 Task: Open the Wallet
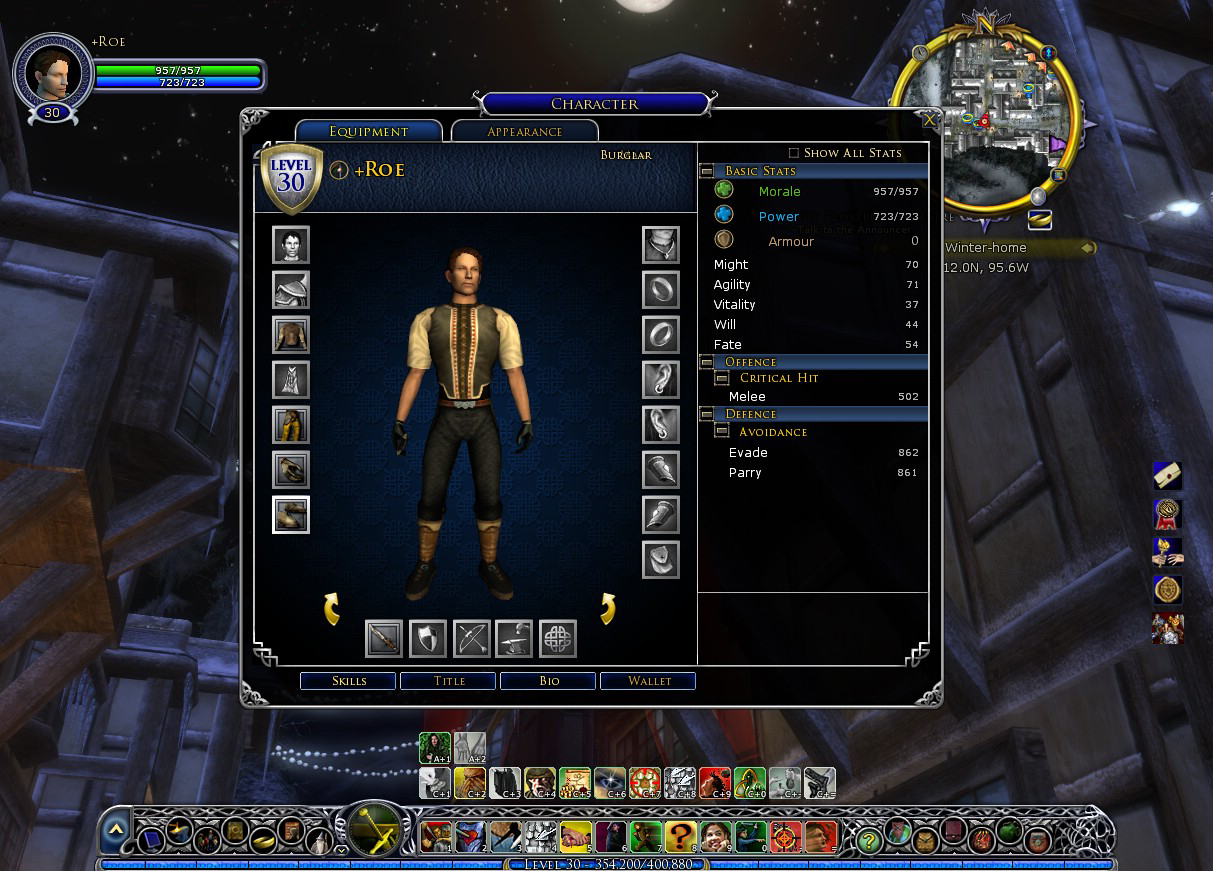pos(649,681)
